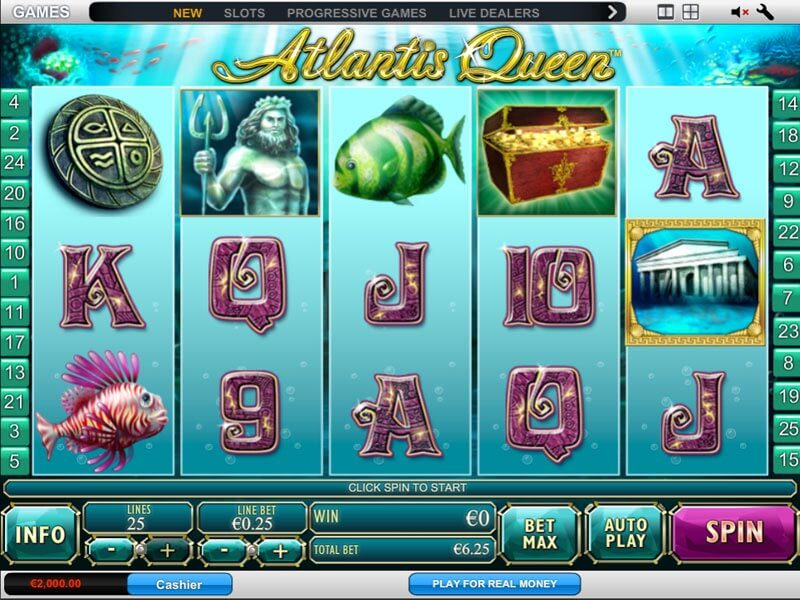Toggle the sound mute icon
The image size is (800, 600).
point(740,13)
